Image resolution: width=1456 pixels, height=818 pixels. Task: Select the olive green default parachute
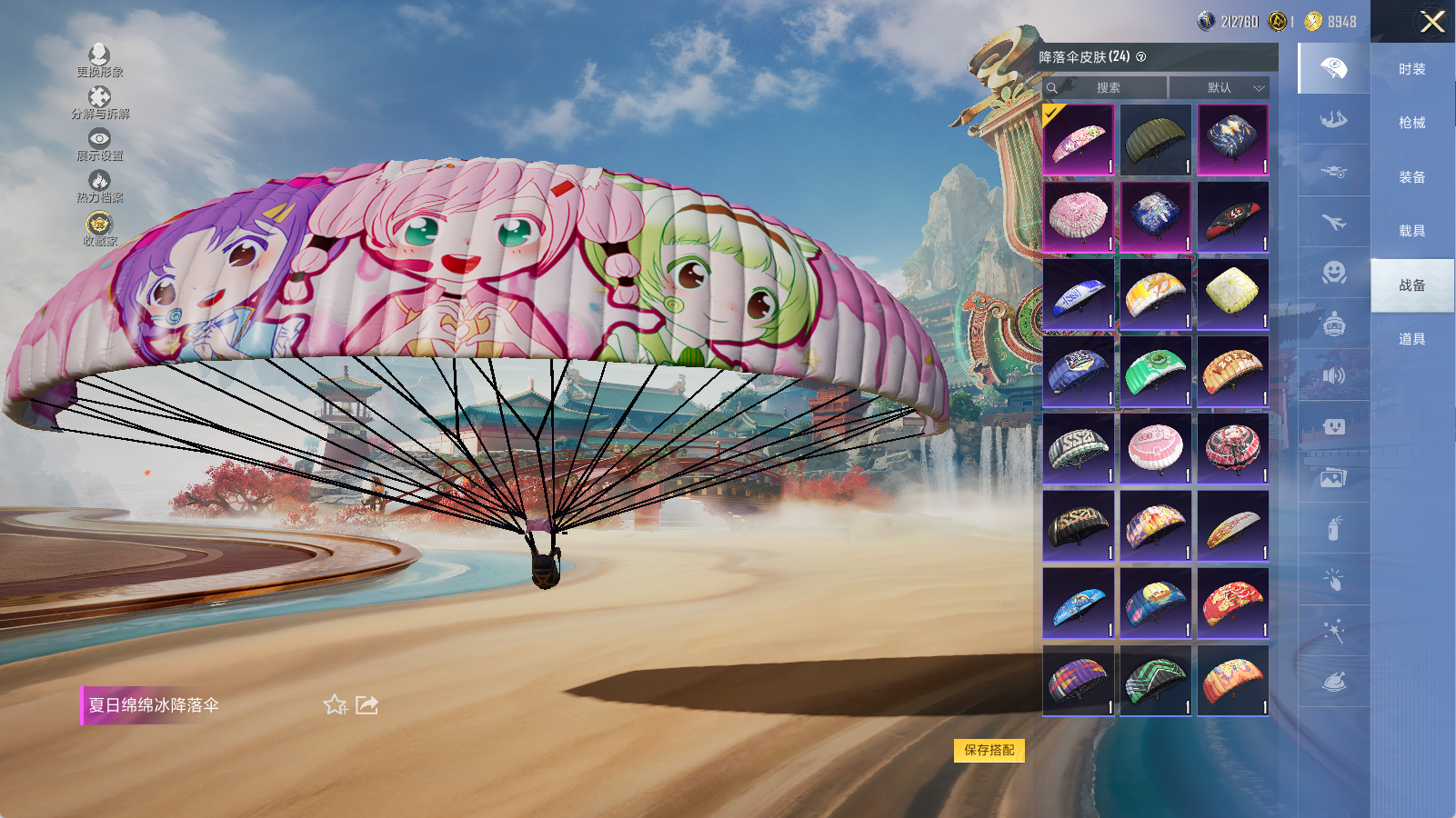1155,139
